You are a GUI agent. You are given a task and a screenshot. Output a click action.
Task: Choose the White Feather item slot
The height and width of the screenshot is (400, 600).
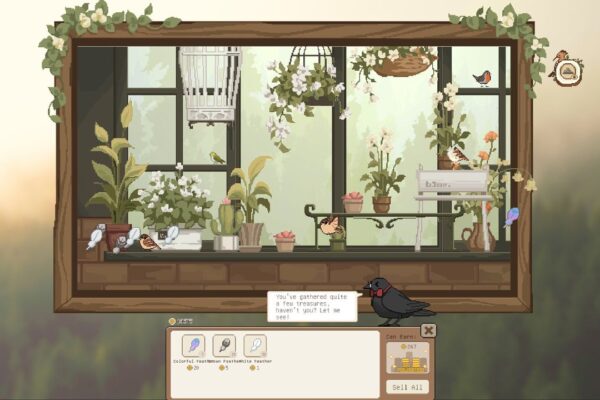click(255, 346)
